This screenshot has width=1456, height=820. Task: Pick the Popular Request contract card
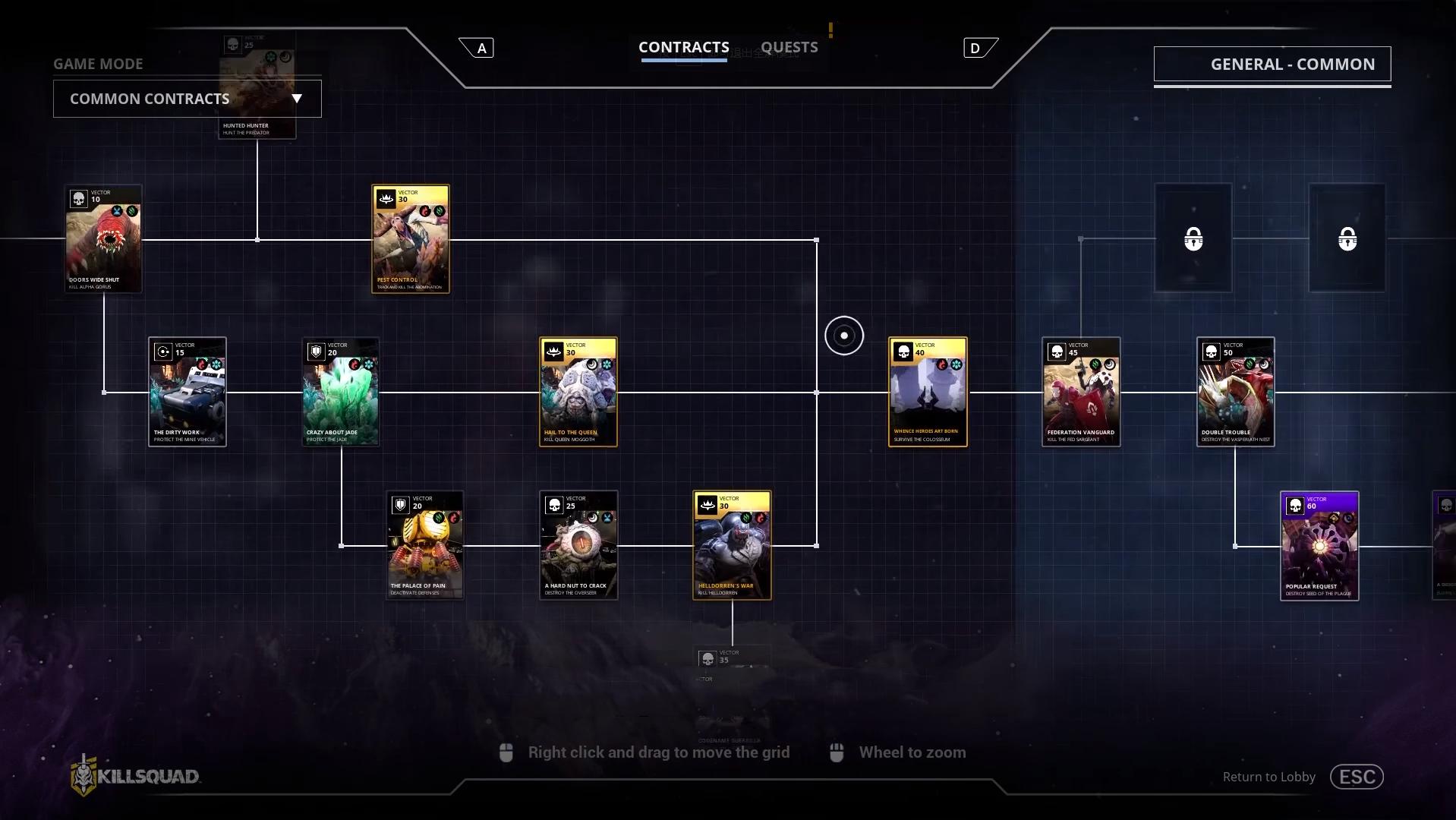1319,546
